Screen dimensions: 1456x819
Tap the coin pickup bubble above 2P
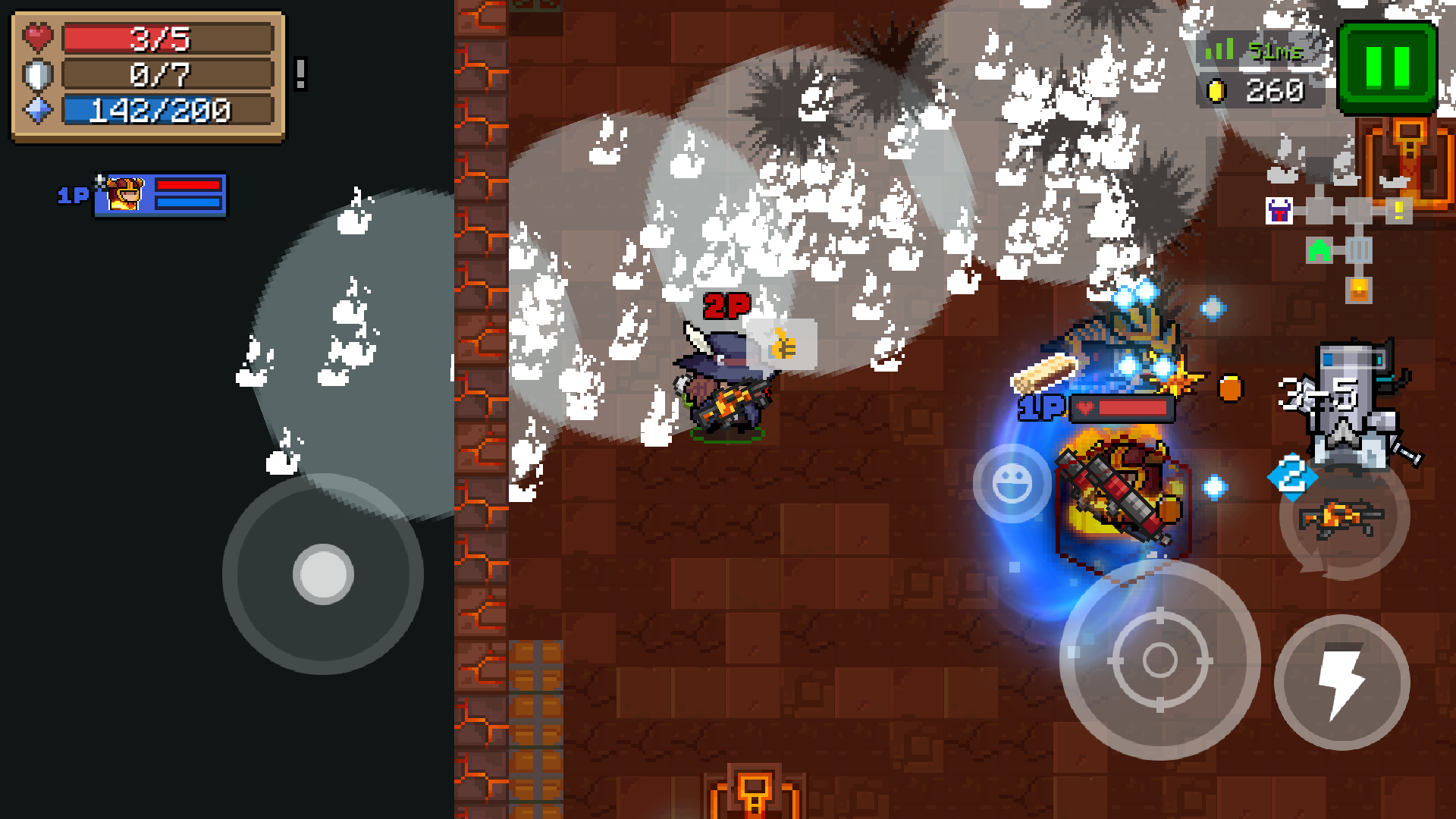pyautogui.click(x=783, y=345)
